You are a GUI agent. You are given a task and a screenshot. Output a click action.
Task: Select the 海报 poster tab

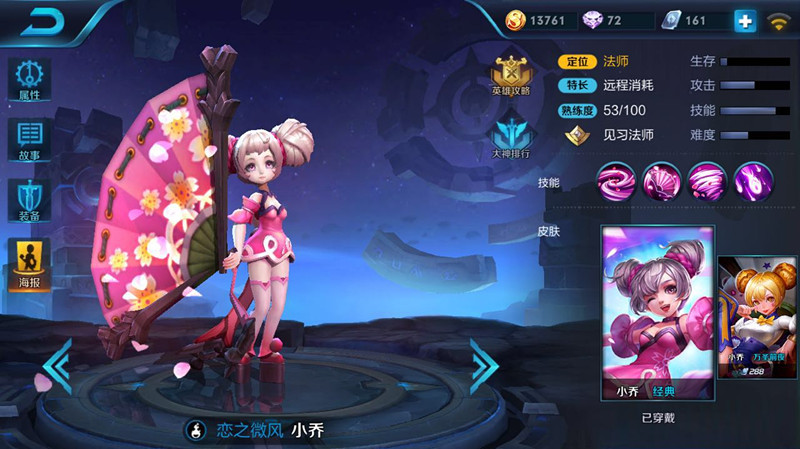point(30,265)
